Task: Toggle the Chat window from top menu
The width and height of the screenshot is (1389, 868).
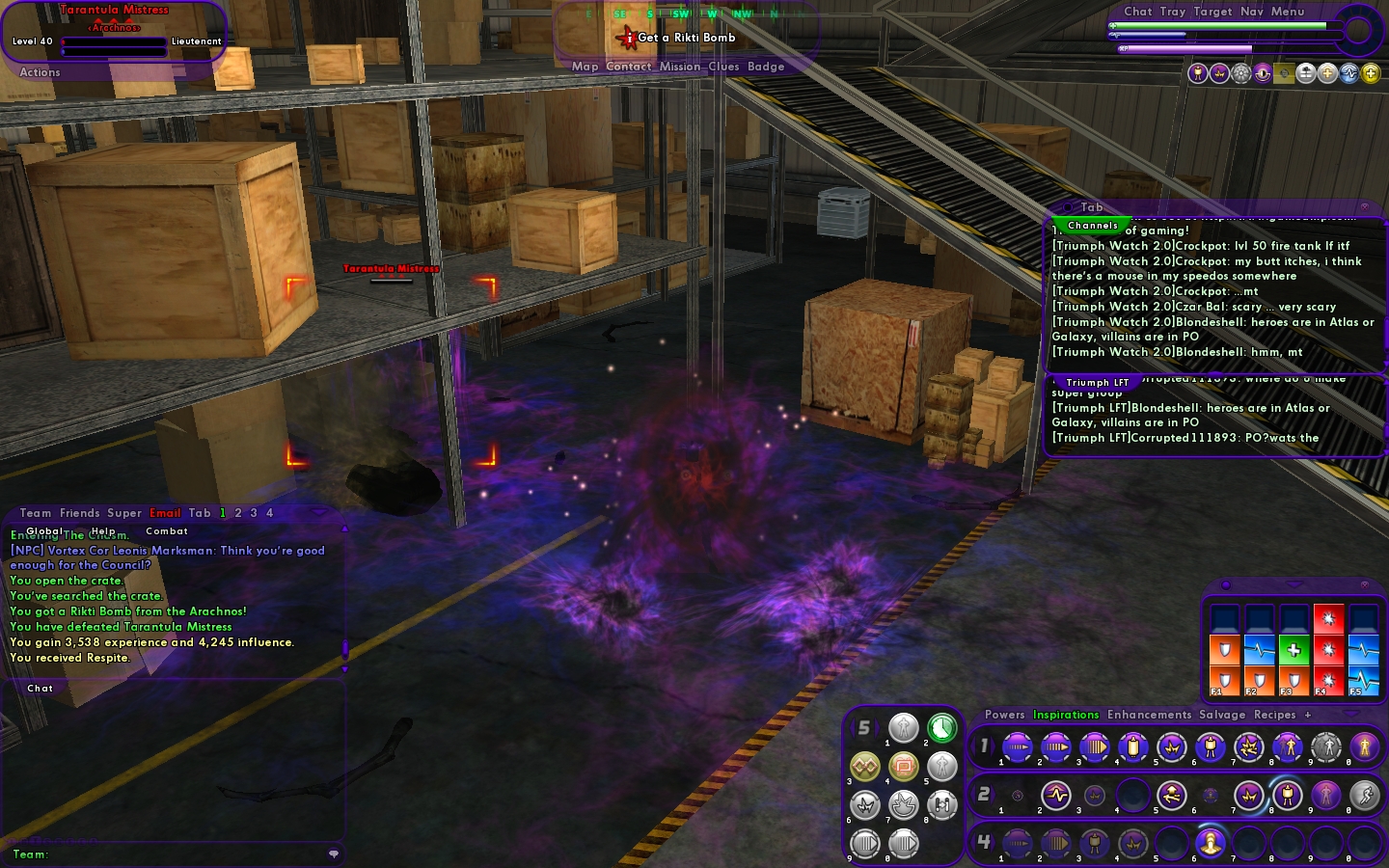Action: (x=1138, y=12)
